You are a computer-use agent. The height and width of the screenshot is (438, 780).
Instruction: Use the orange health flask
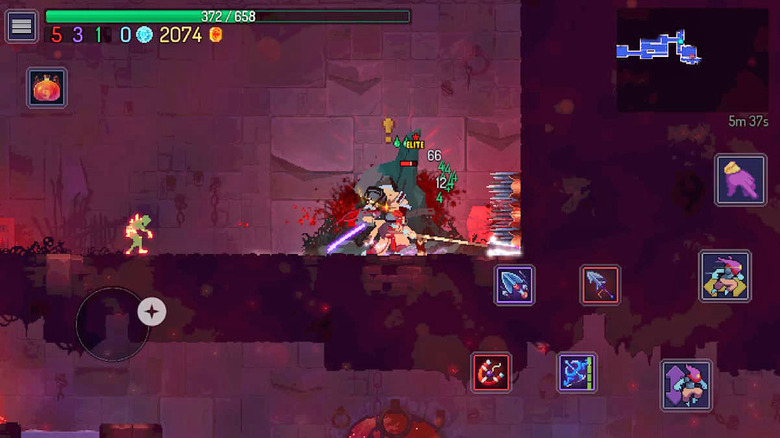[46, 88]
